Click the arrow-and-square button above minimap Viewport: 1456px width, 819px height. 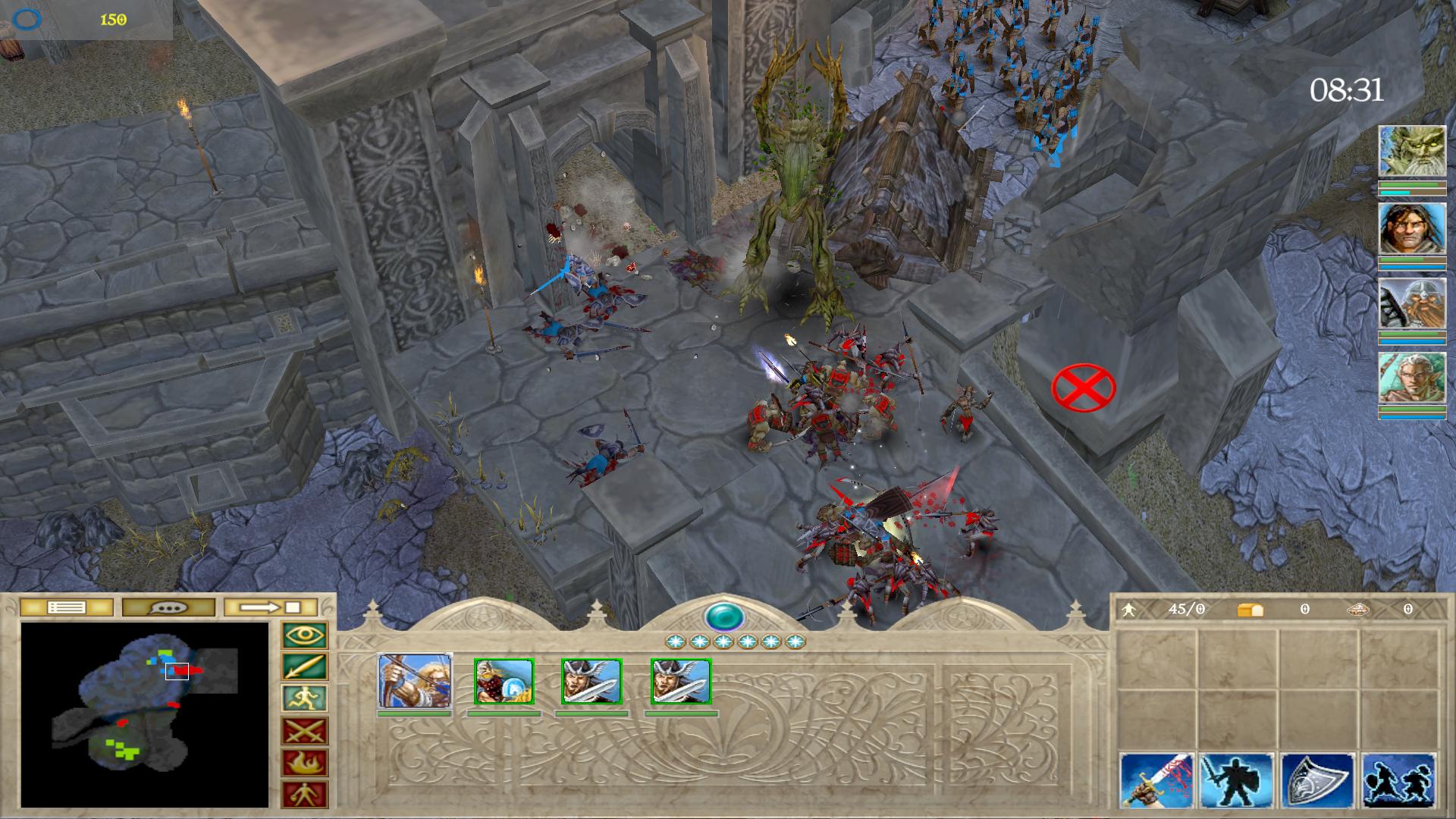point(271,607)
